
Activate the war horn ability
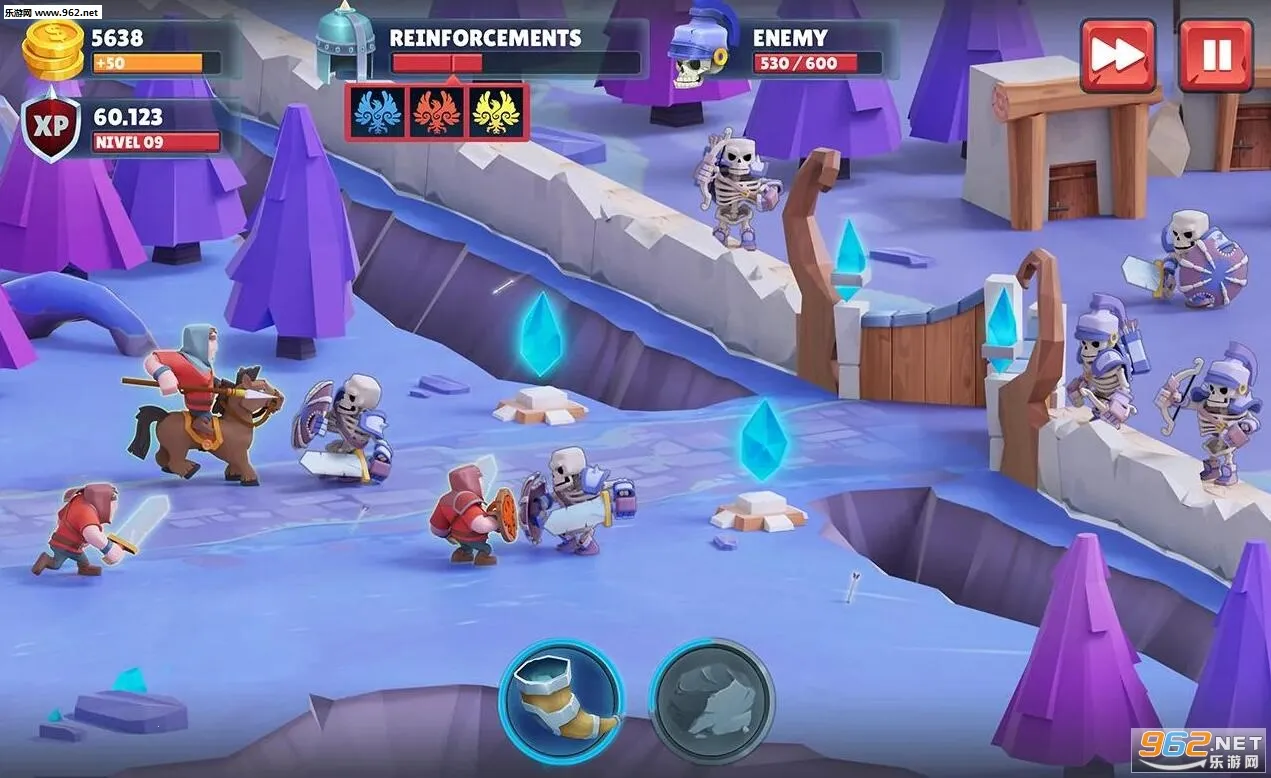(x=561, y=701)
